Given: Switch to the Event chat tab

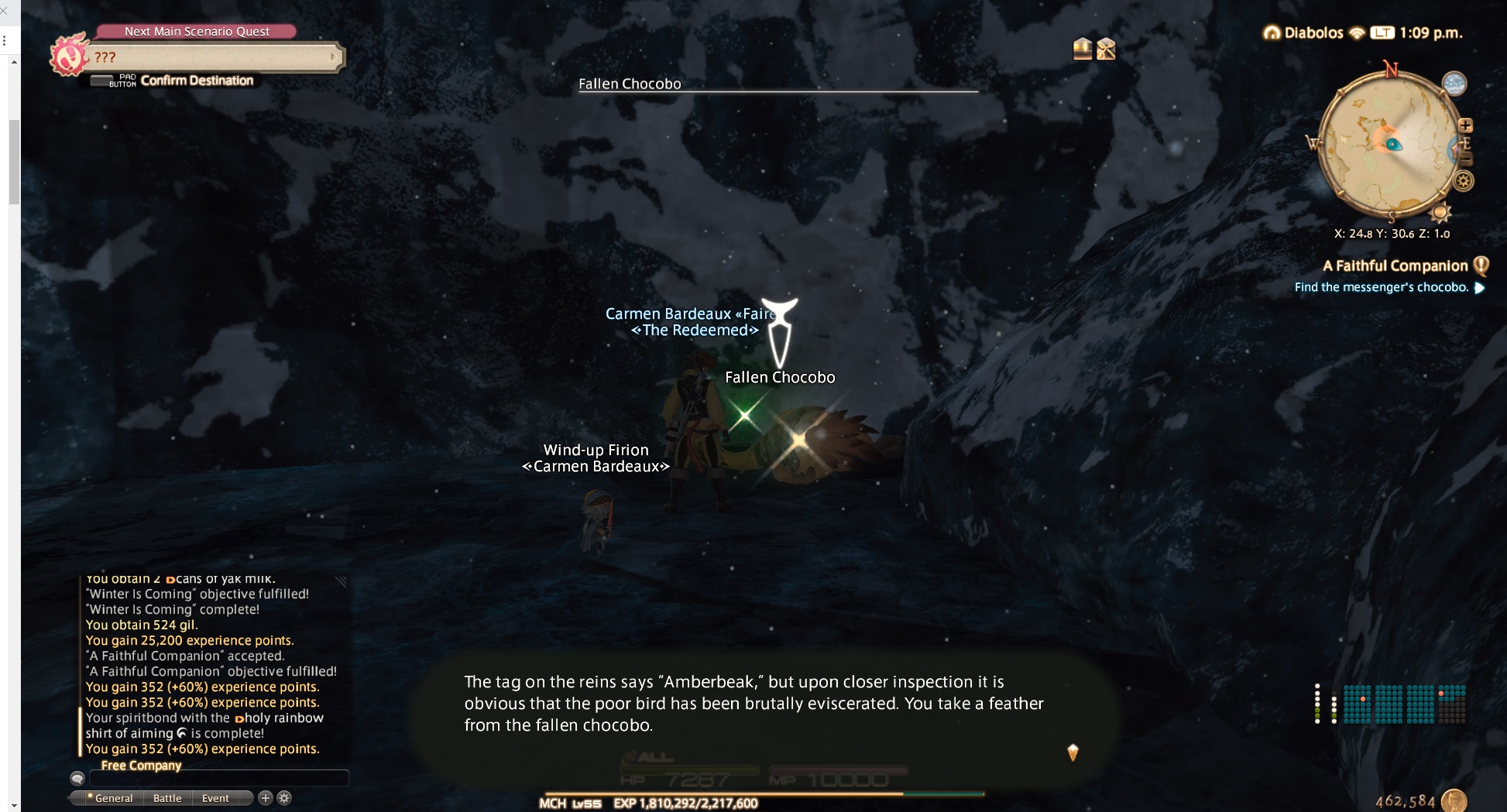Looking at the screenshot, I should (x=215, y=798).
